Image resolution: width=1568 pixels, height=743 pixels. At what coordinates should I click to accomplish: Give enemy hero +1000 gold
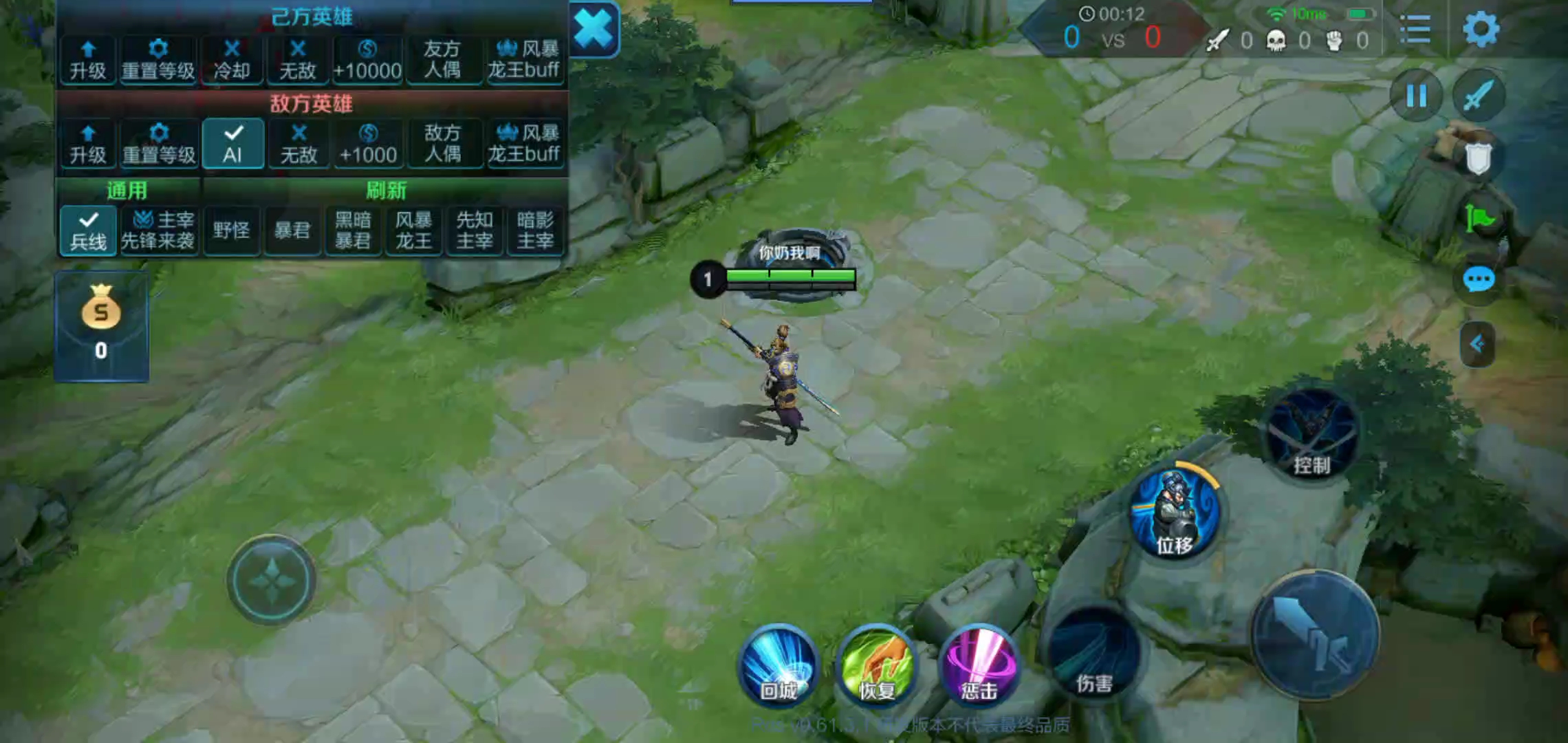click(x=368, y=143)
